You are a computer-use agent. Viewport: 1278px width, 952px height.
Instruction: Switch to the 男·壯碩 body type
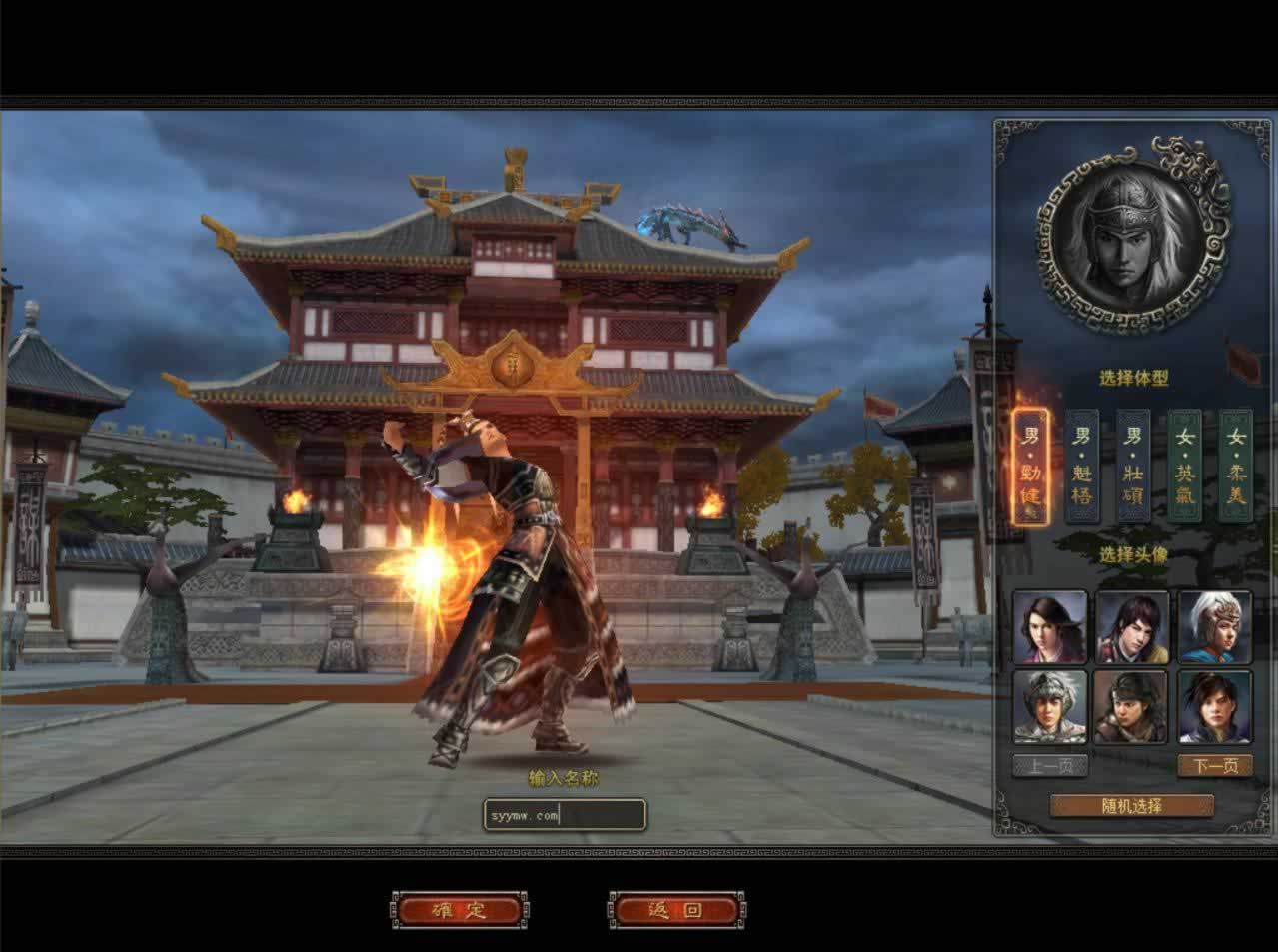tap(1133, 467)
